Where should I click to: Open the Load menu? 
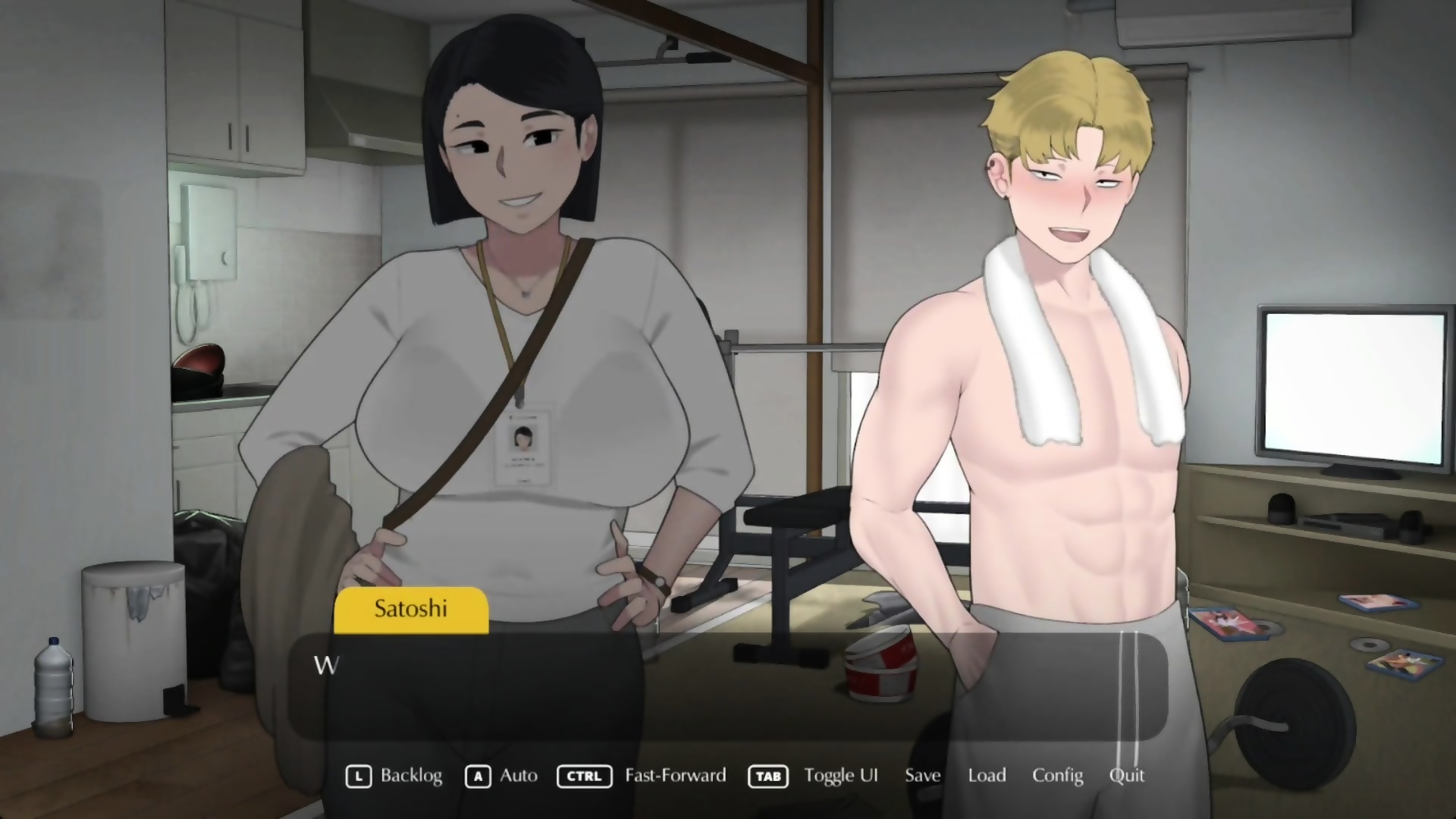pyautogui.click(x=987, y=775)
